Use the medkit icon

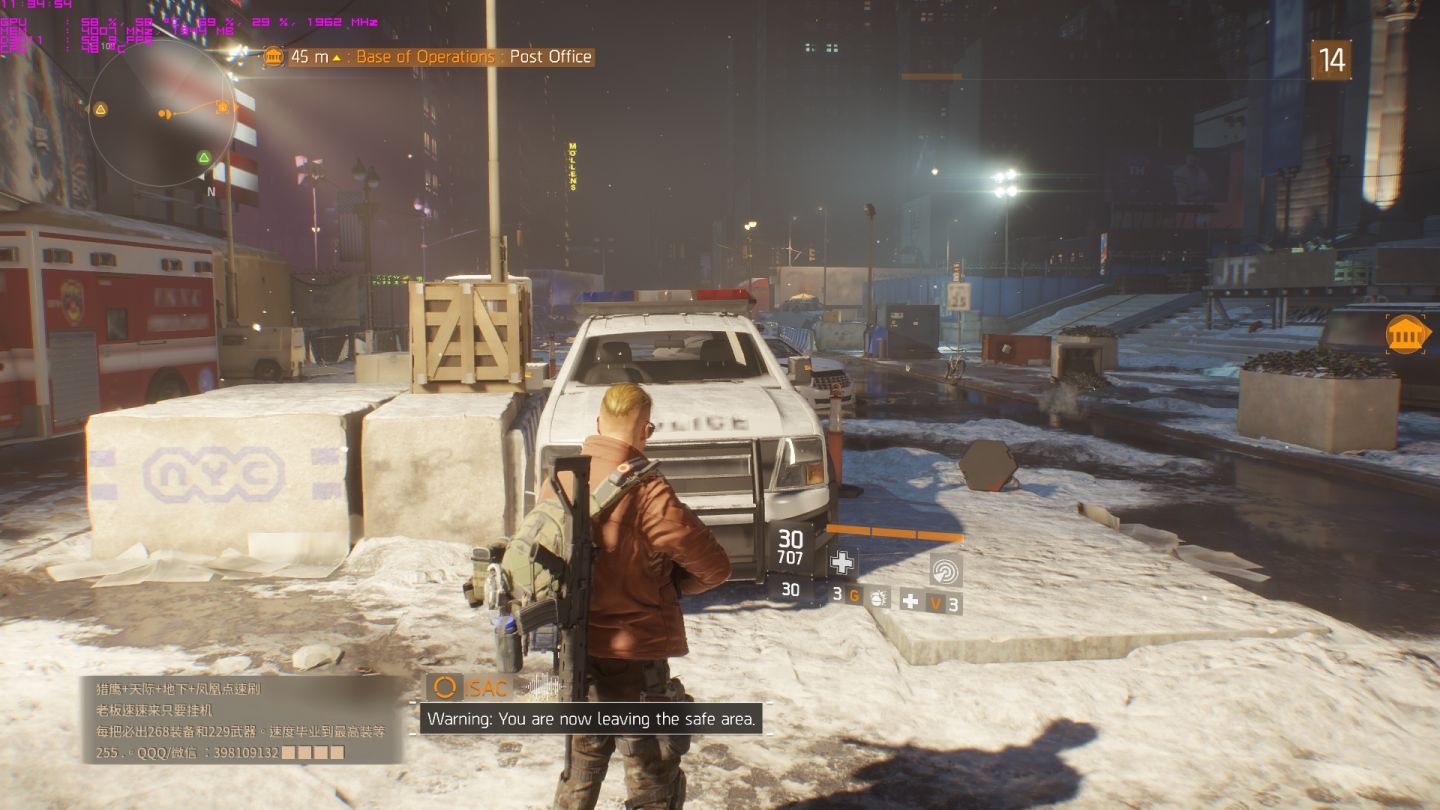click(x=910, y=600)
